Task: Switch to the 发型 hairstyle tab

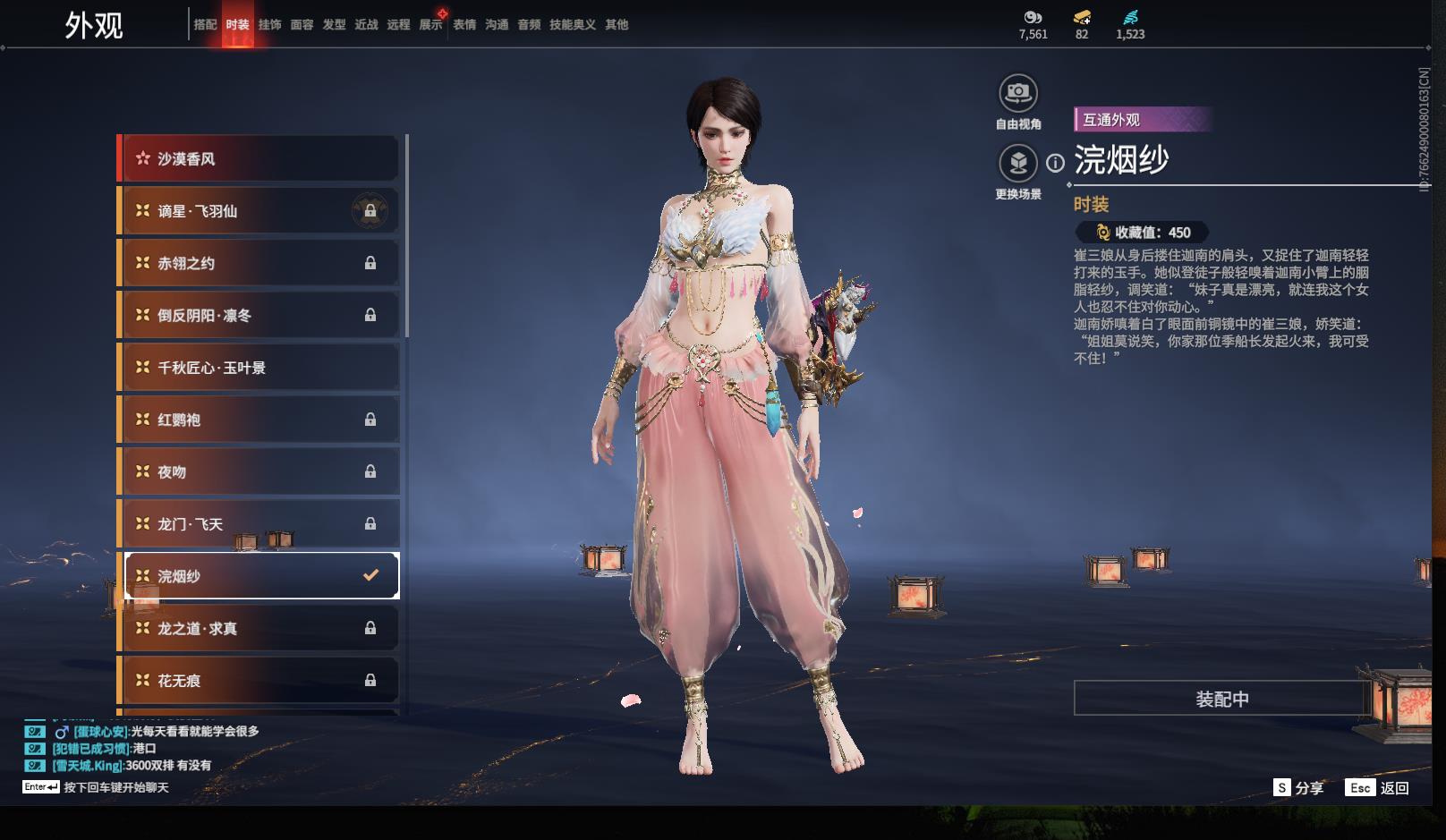Action: [334, 25]
